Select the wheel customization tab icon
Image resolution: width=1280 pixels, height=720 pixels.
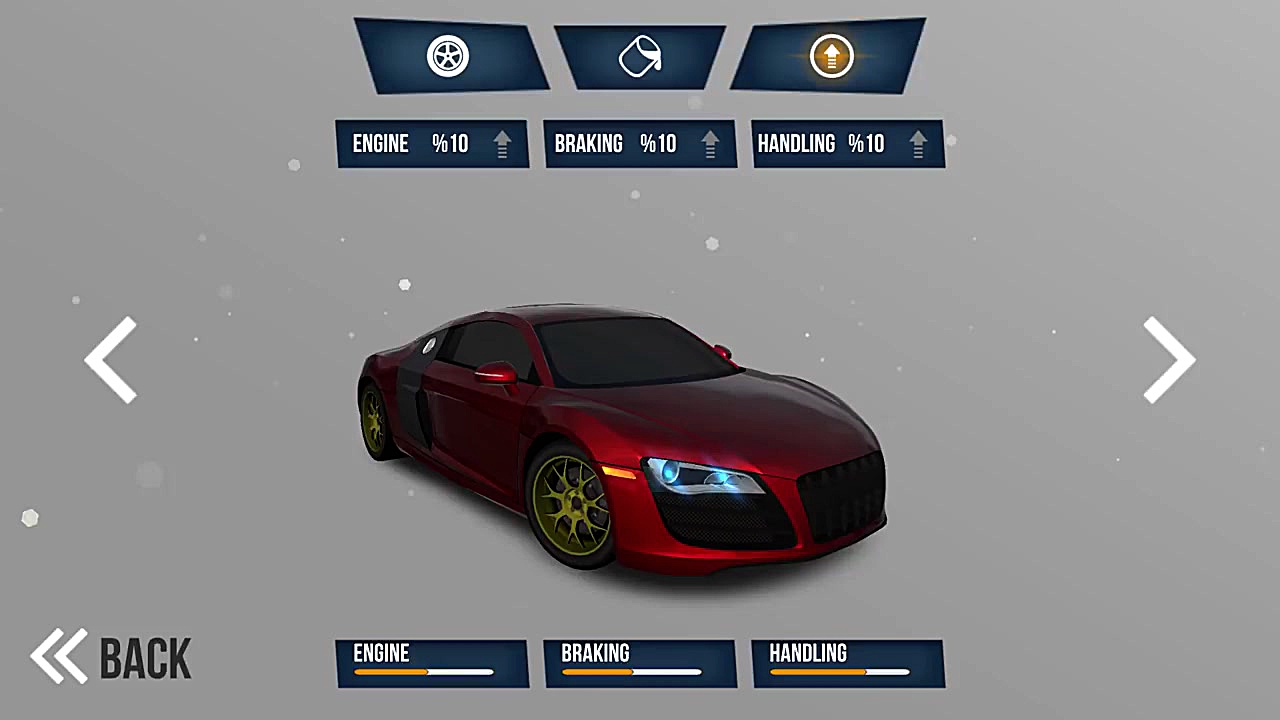pos(447,56)
